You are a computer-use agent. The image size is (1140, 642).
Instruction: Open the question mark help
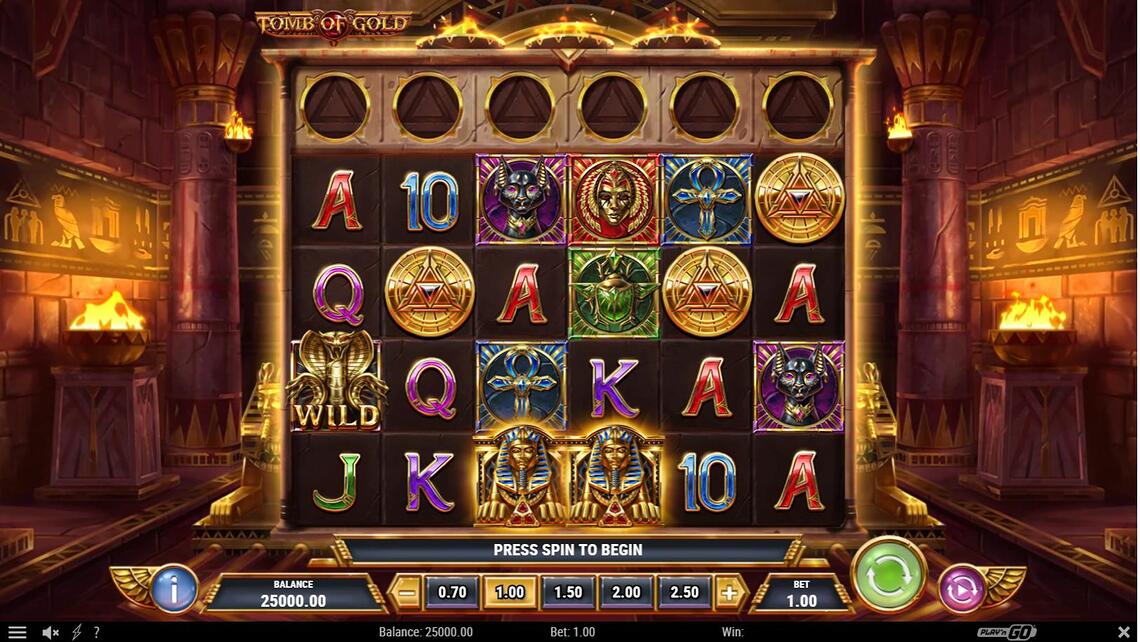click(96, 632)
